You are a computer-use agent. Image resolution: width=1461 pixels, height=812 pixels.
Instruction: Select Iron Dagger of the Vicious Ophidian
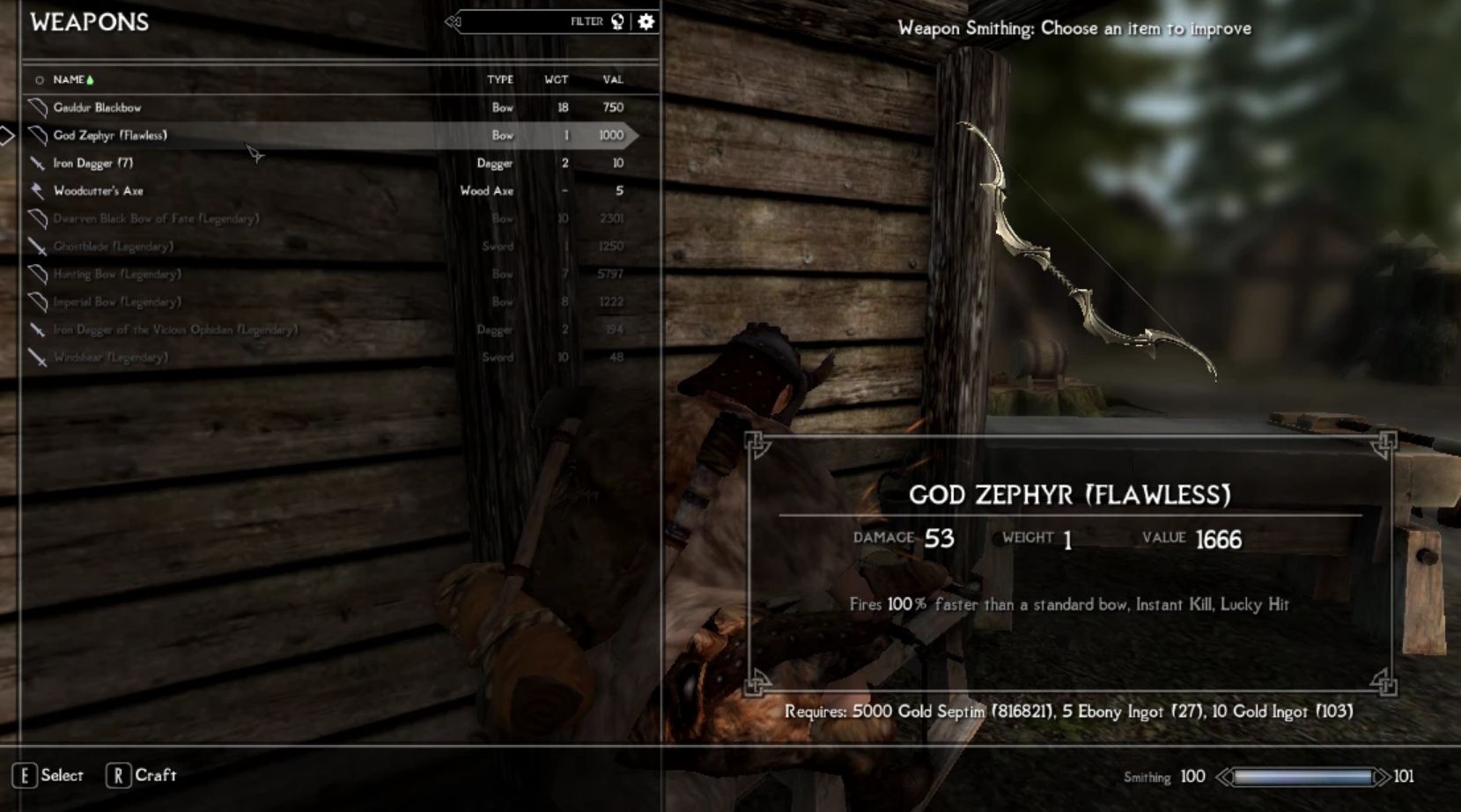(x=175, y=329)
